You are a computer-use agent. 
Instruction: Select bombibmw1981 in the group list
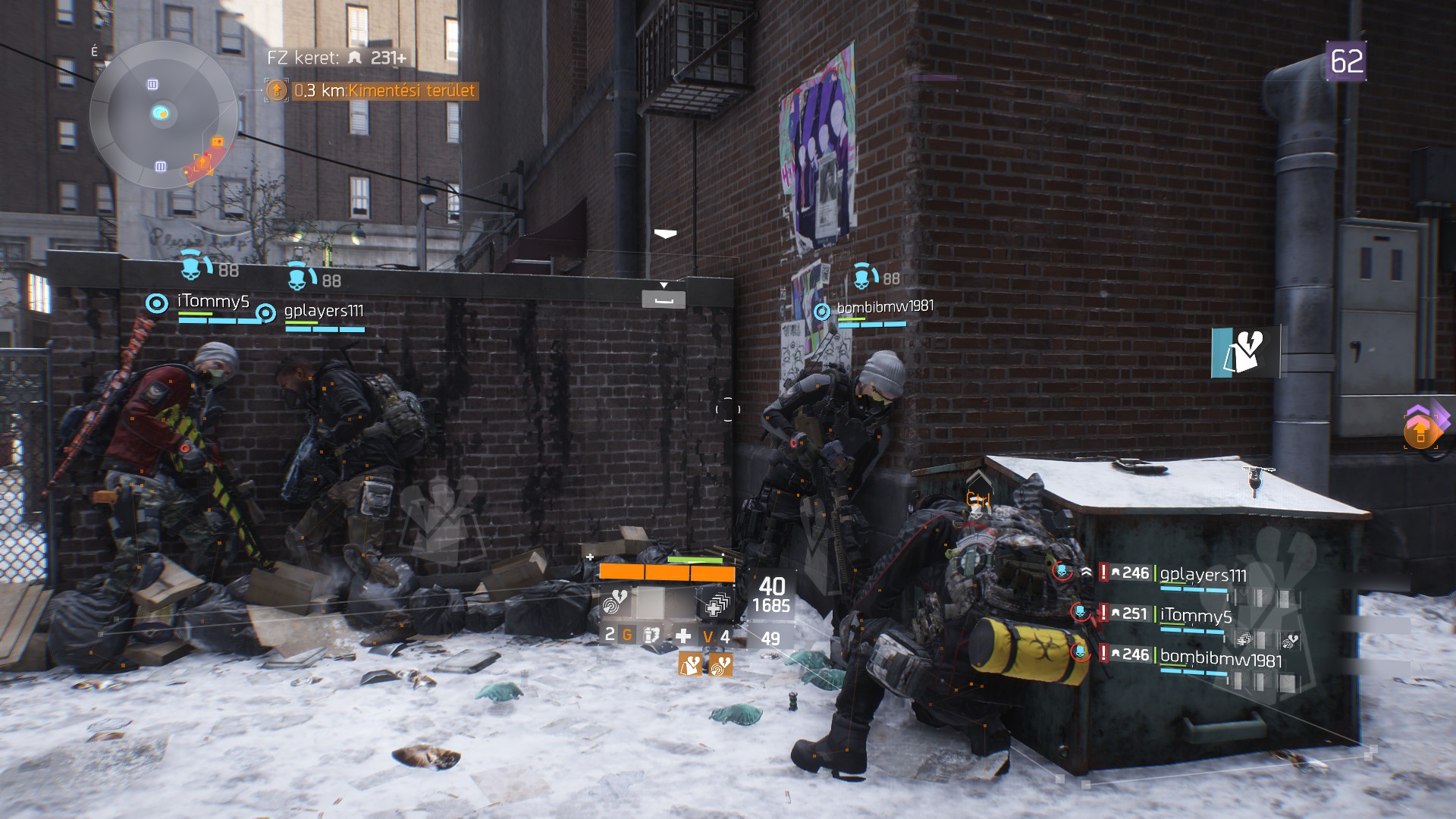[1220, 657]
